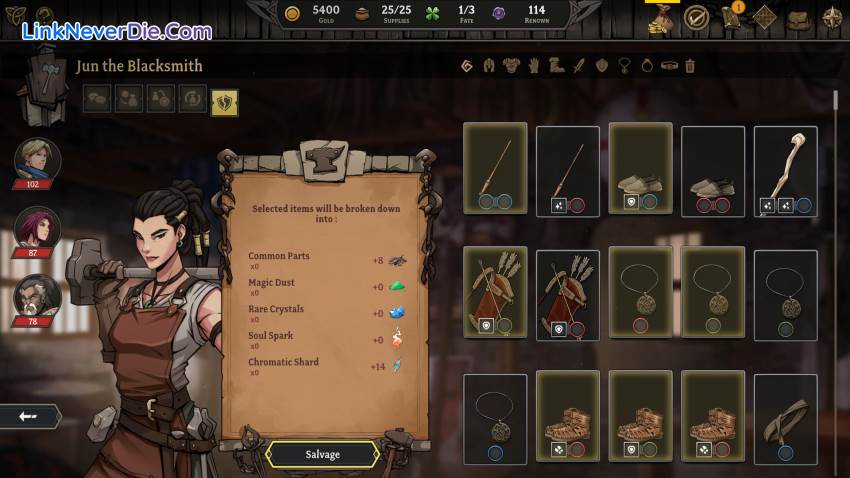Switch to the blacksmith talk tab

point(98,100)
